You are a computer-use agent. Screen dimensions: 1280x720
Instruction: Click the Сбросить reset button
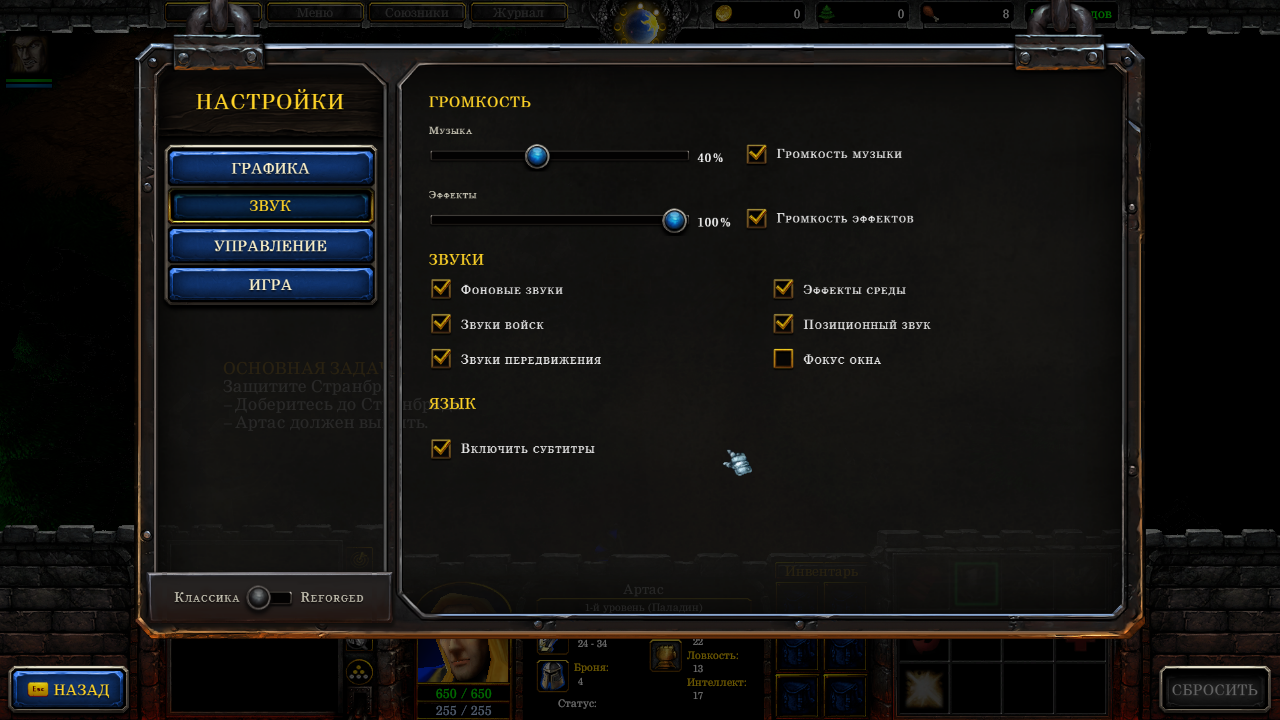click(1214, 690)
